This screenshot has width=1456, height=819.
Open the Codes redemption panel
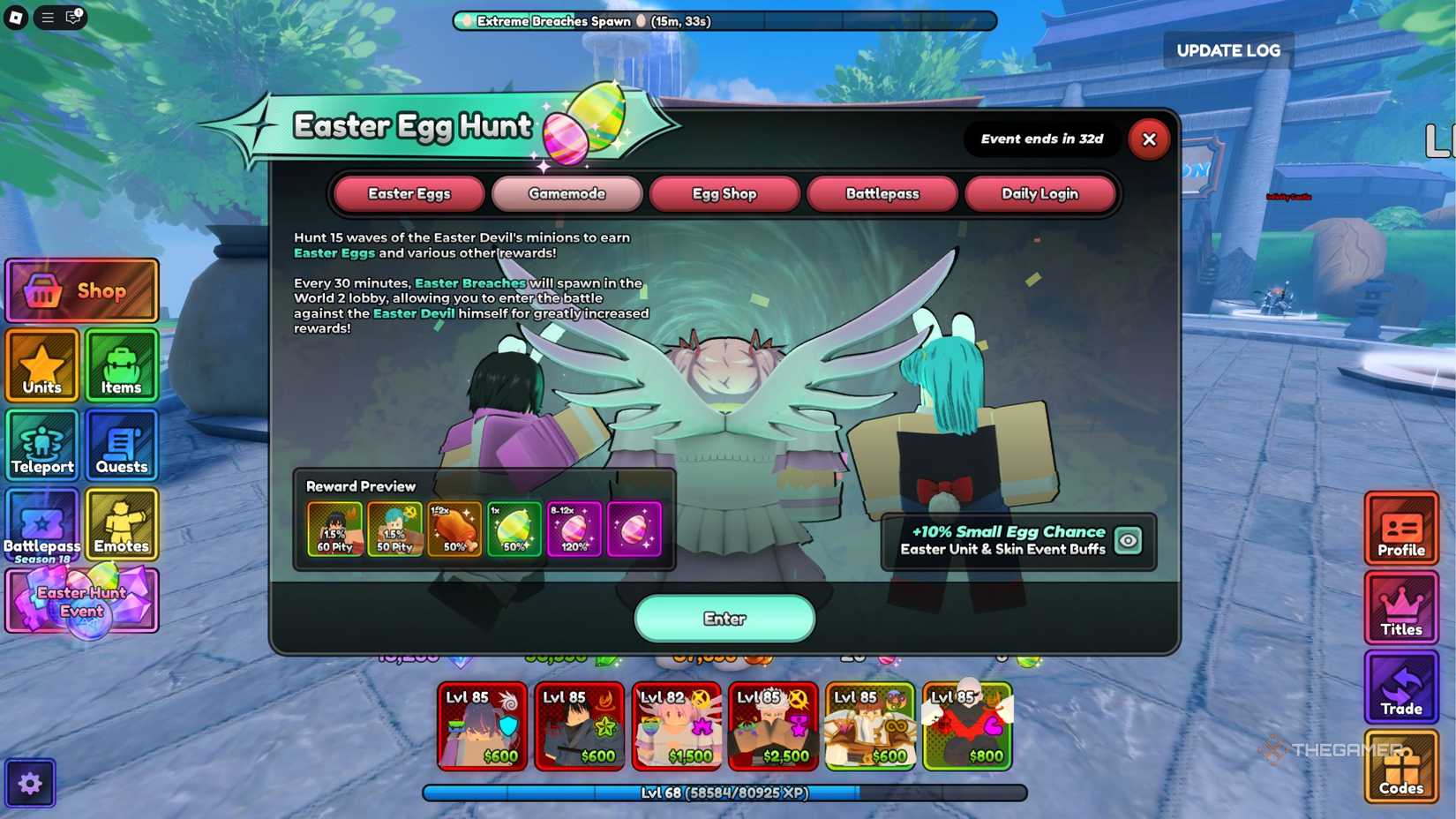(1401, 766)
